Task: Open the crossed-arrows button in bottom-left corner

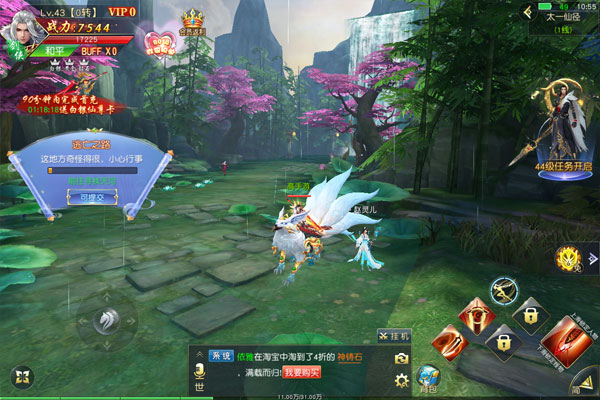Action: pyautogui.click(x=21, y=378)
